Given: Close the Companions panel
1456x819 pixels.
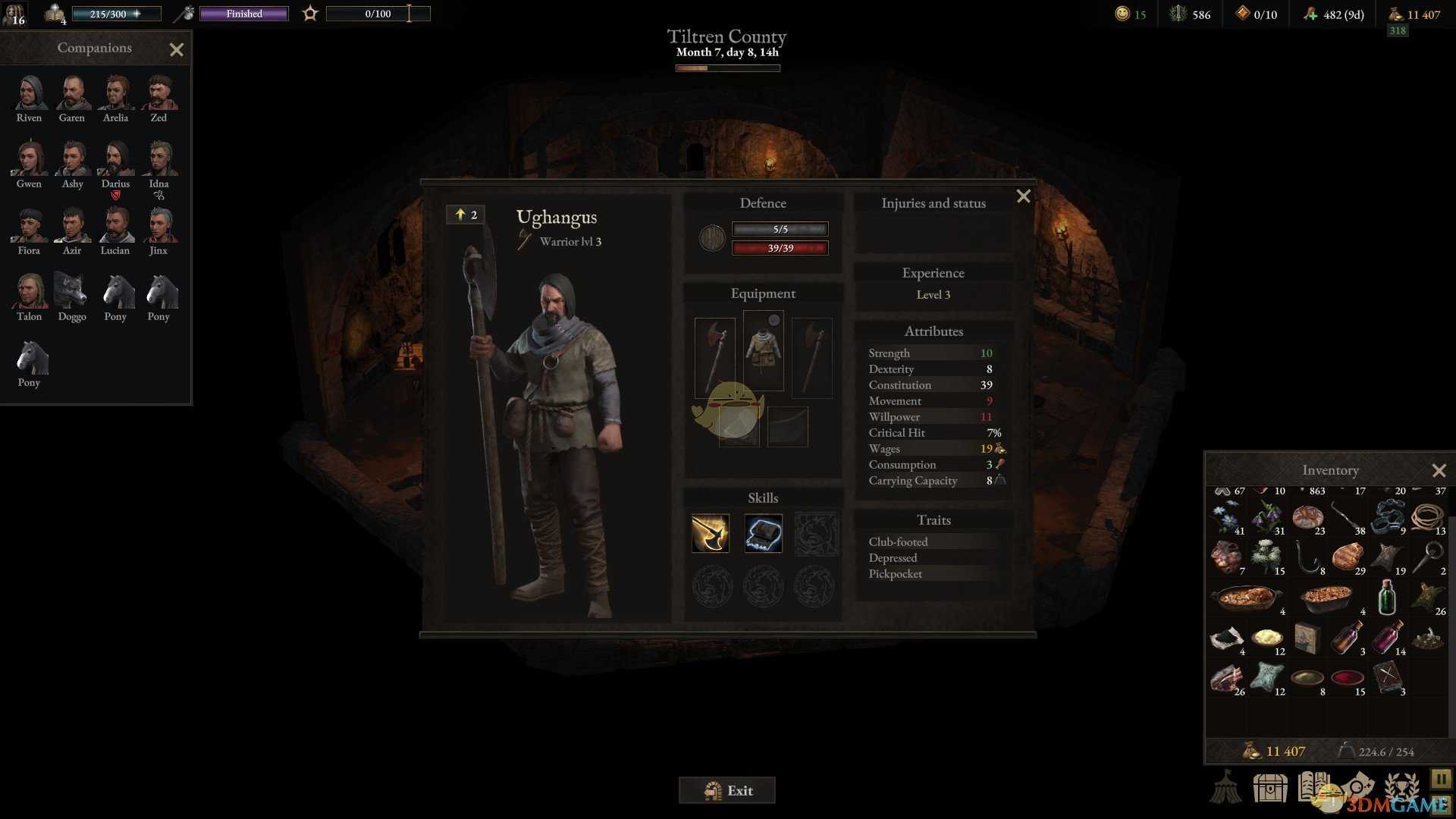Looking at the screenshot, I should pos(177,50).
